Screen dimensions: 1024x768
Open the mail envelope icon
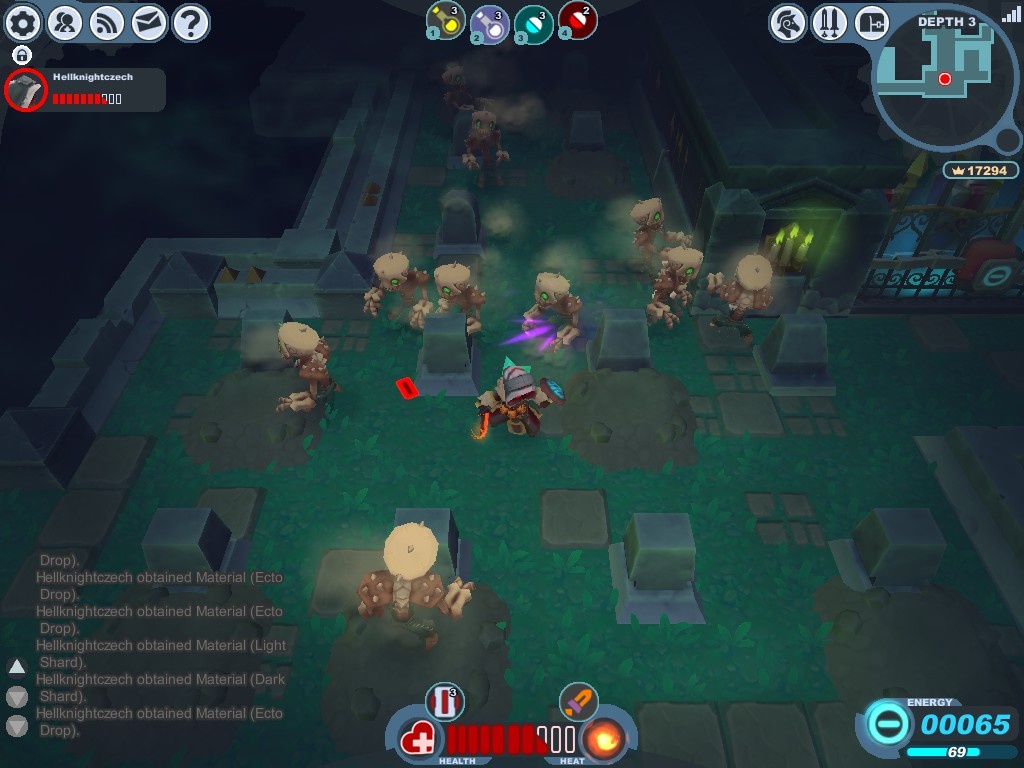(x=149, y=22)
